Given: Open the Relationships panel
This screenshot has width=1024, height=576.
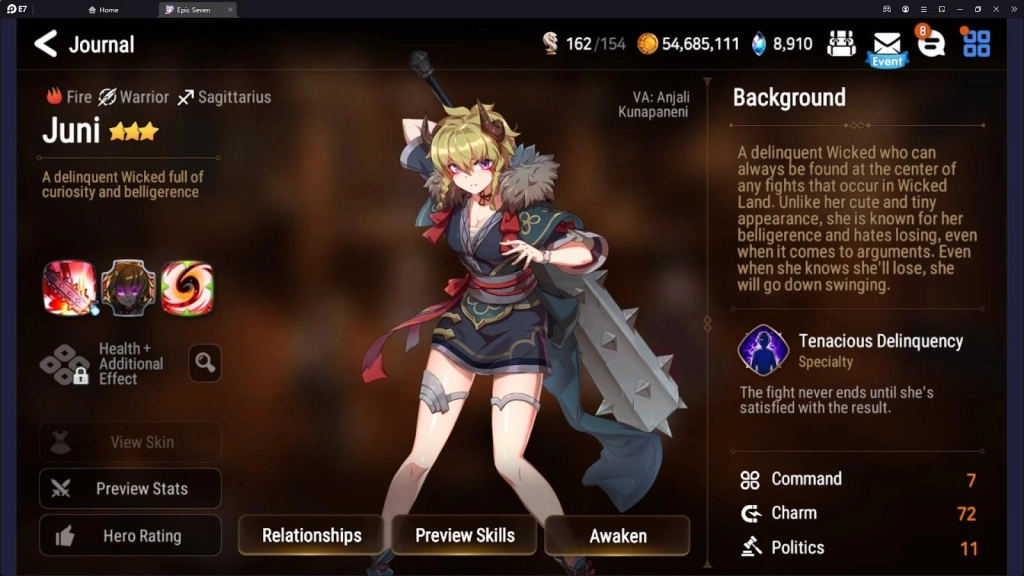Looking at the screenshot, I should tap(311, 535).
